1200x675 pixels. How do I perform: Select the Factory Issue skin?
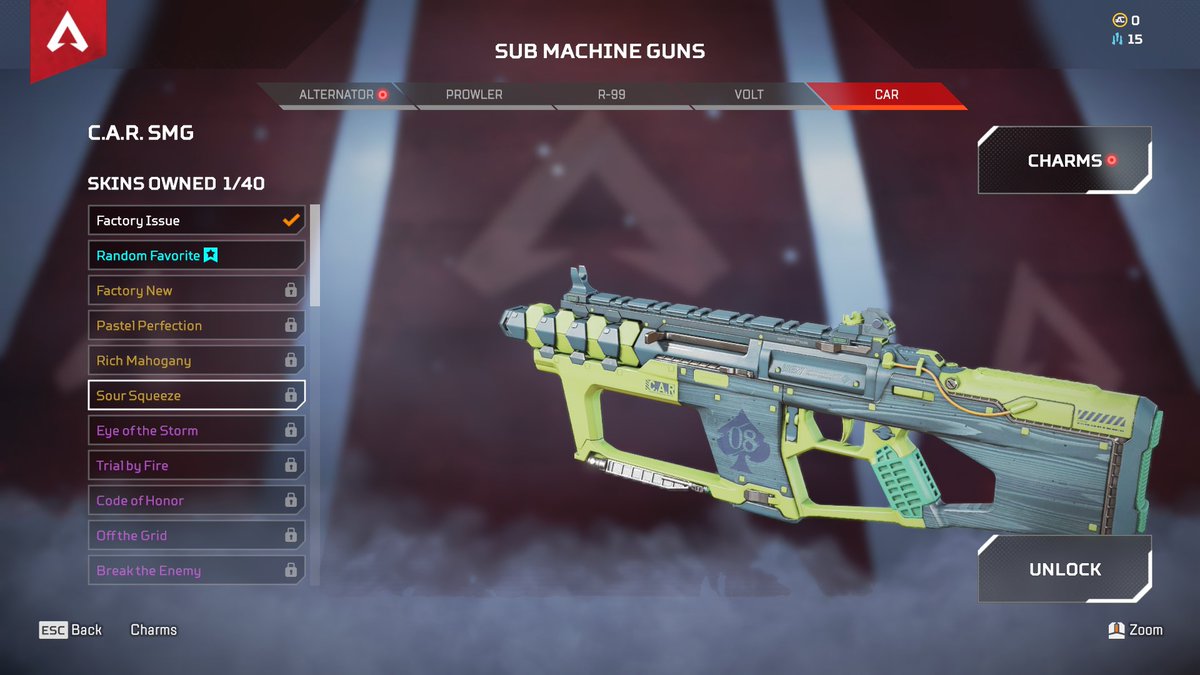click(x=196, y=221)
